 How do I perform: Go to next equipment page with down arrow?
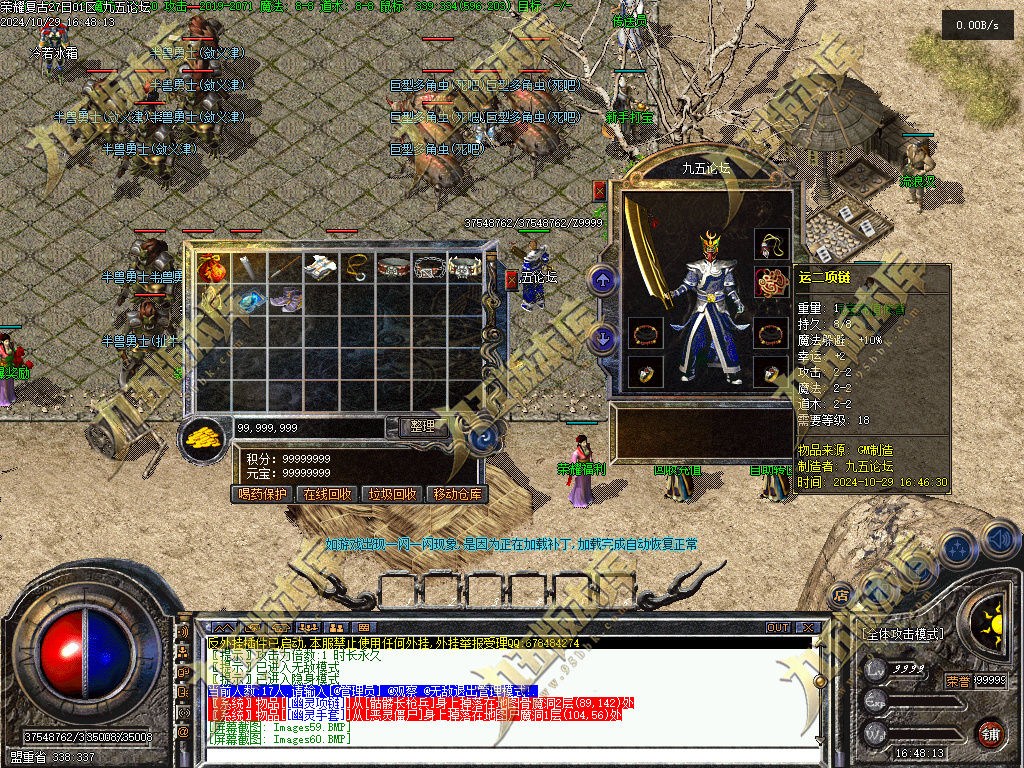603,338
